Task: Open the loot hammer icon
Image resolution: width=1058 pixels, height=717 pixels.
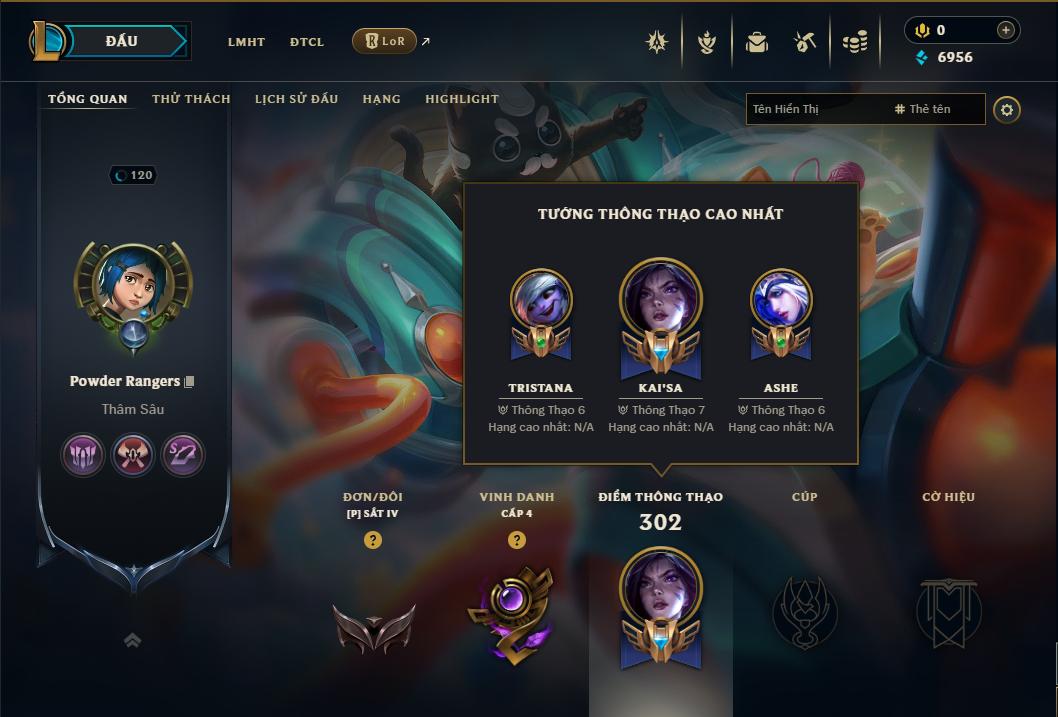Action: tap(805, 42)
